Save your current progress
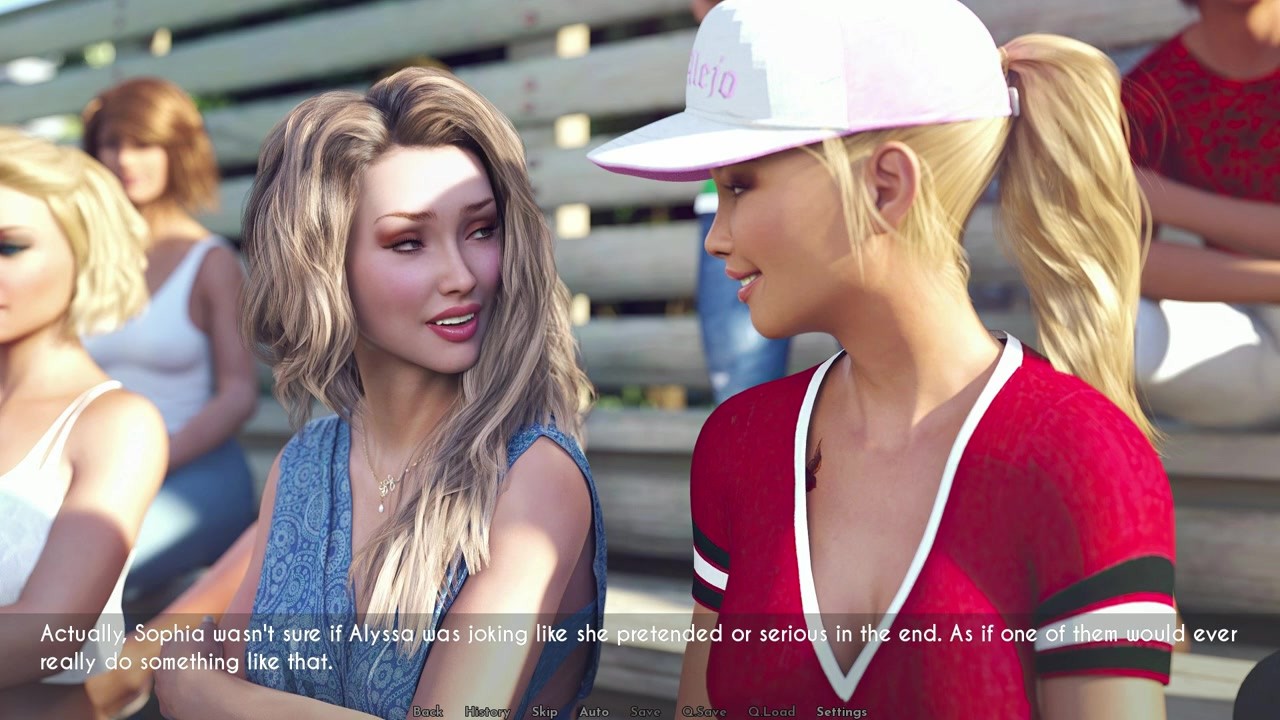Screen dimensions: 1280x720 [x=644, y=713]
